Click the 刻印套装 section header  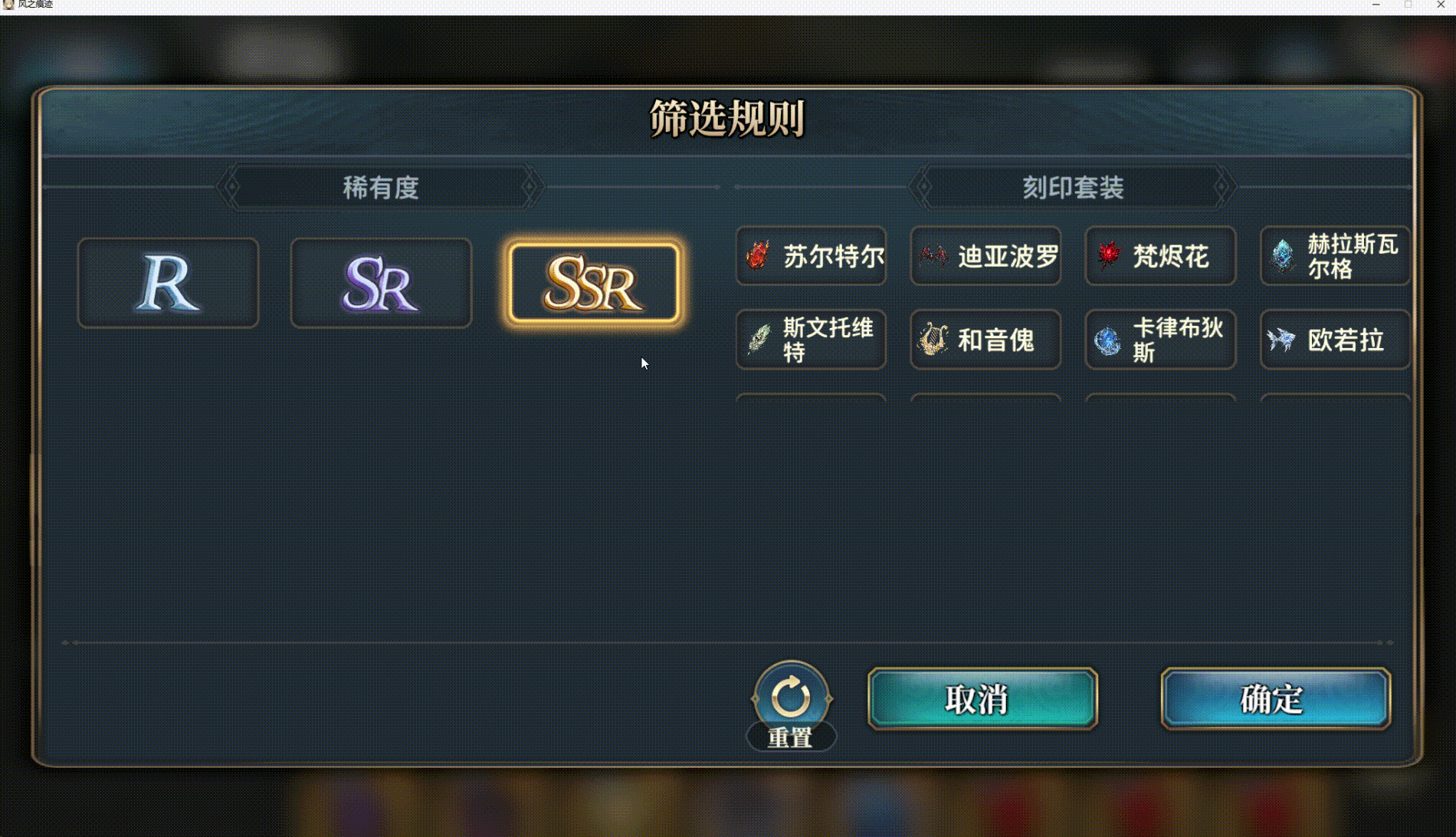1073,186
